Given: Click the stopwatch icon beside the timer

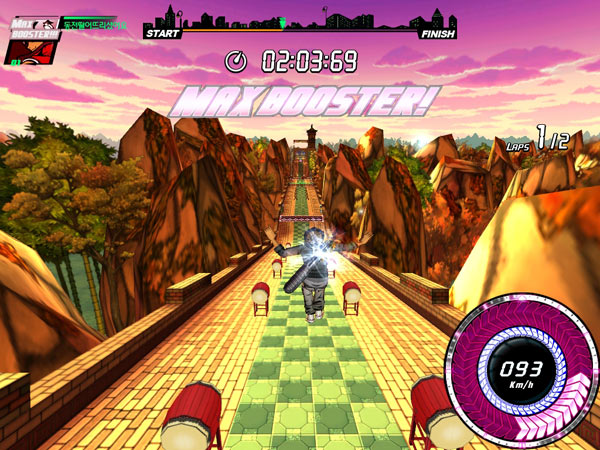Looking at the screenshot, I should tap(237, 61).
